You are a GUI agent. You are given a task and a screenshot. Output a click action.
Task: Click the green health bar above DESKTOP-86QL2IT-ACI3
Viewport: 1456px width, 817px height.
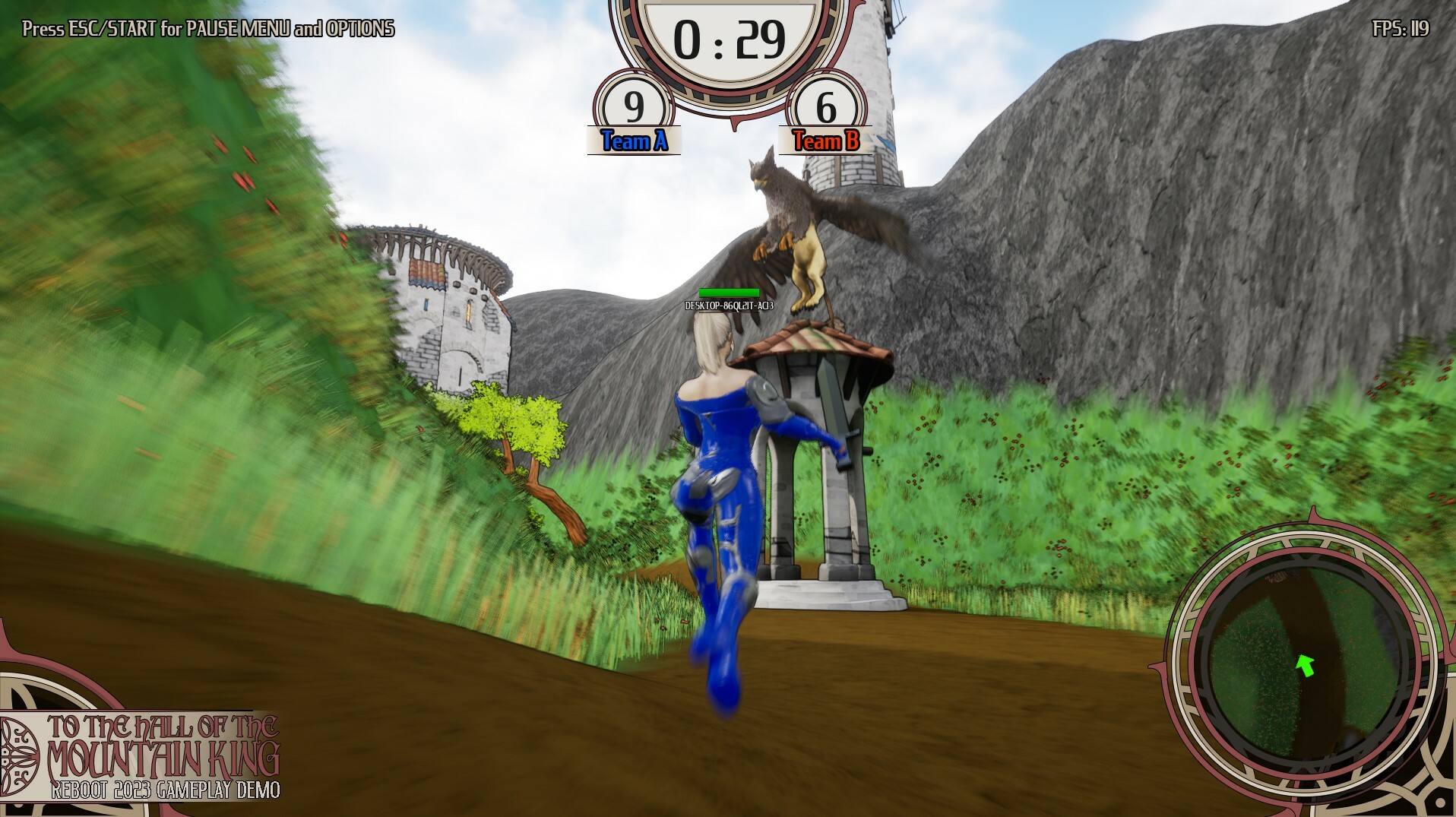coord(730,292)
